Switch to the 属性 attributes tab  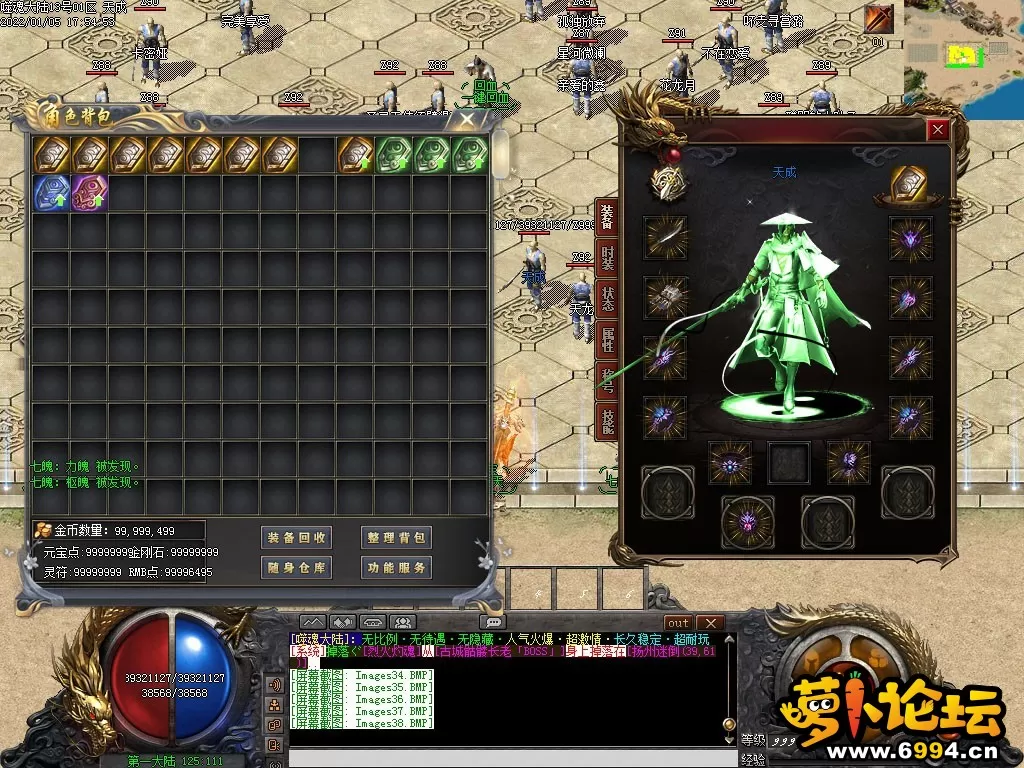click(x=607, y=341)
